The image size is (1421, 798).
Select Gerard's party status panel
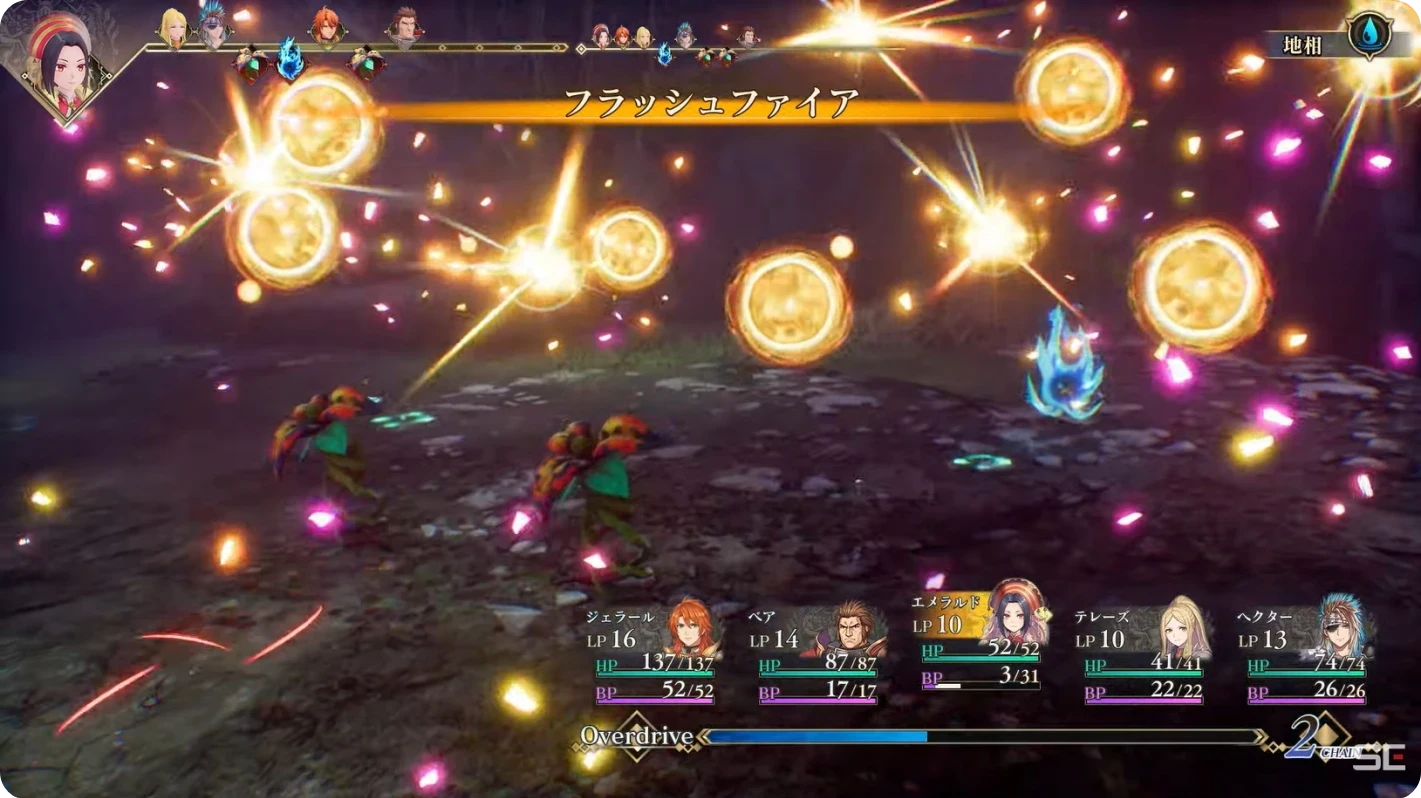coord(653,652)
